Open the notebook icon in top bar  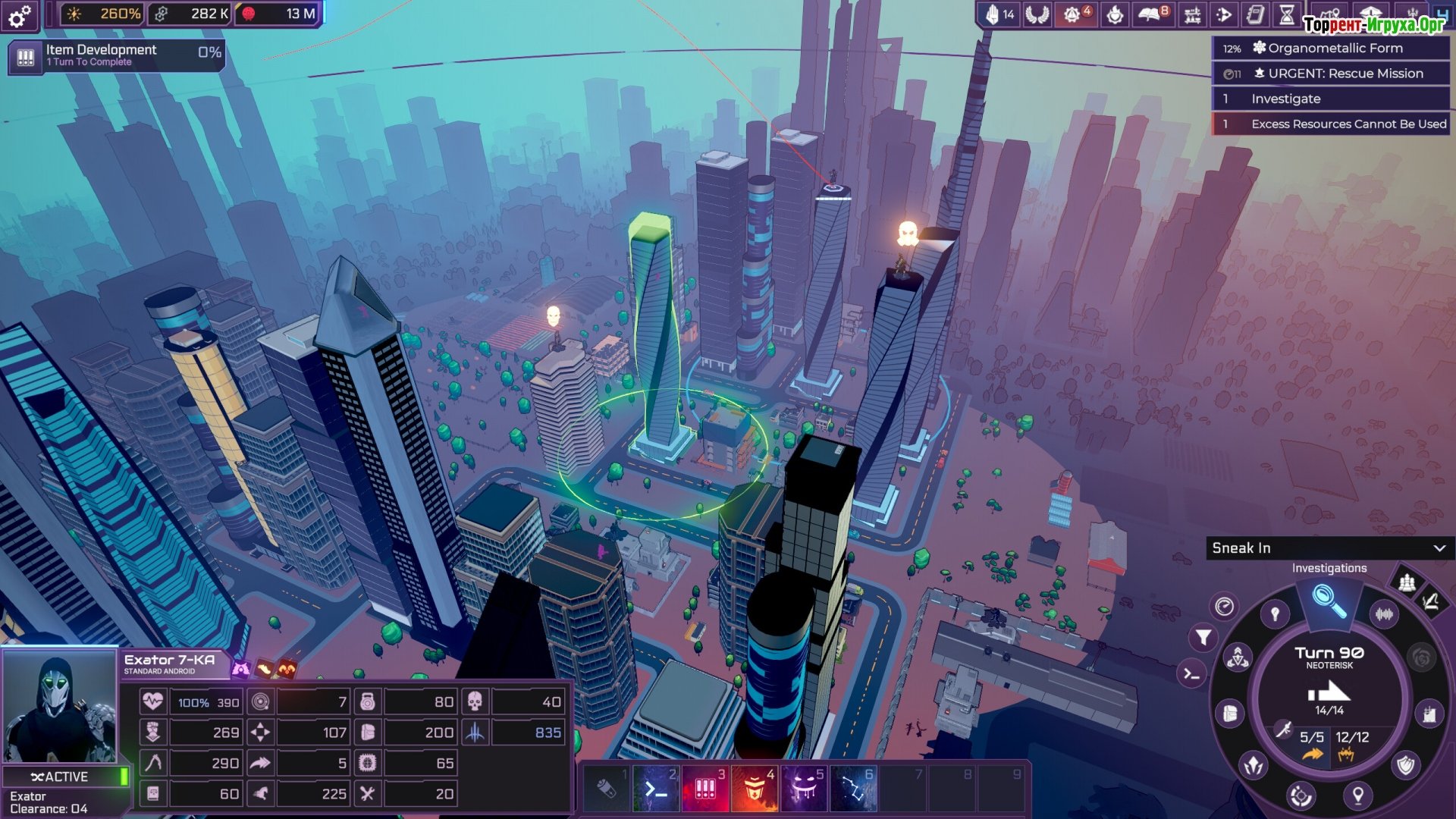coord(1255,14)
